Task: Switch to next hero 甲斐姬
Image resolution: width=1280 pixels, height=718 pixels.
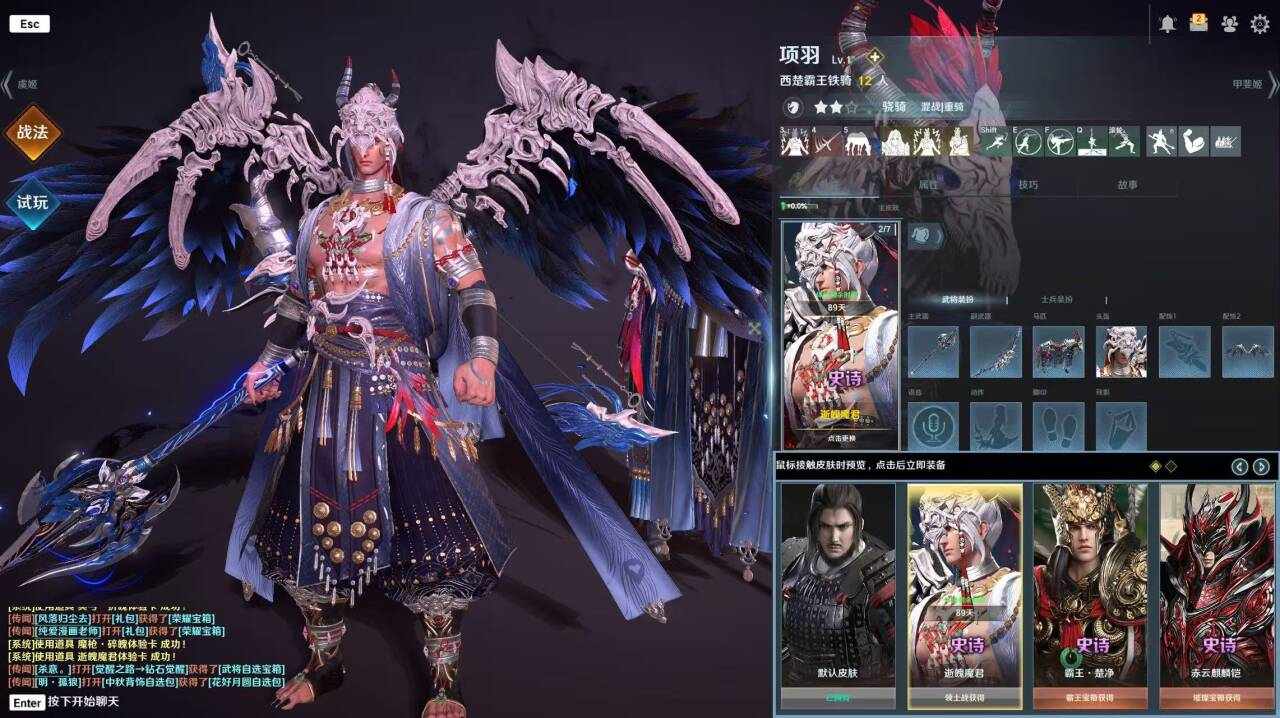Action: [x=1252, y=85]
